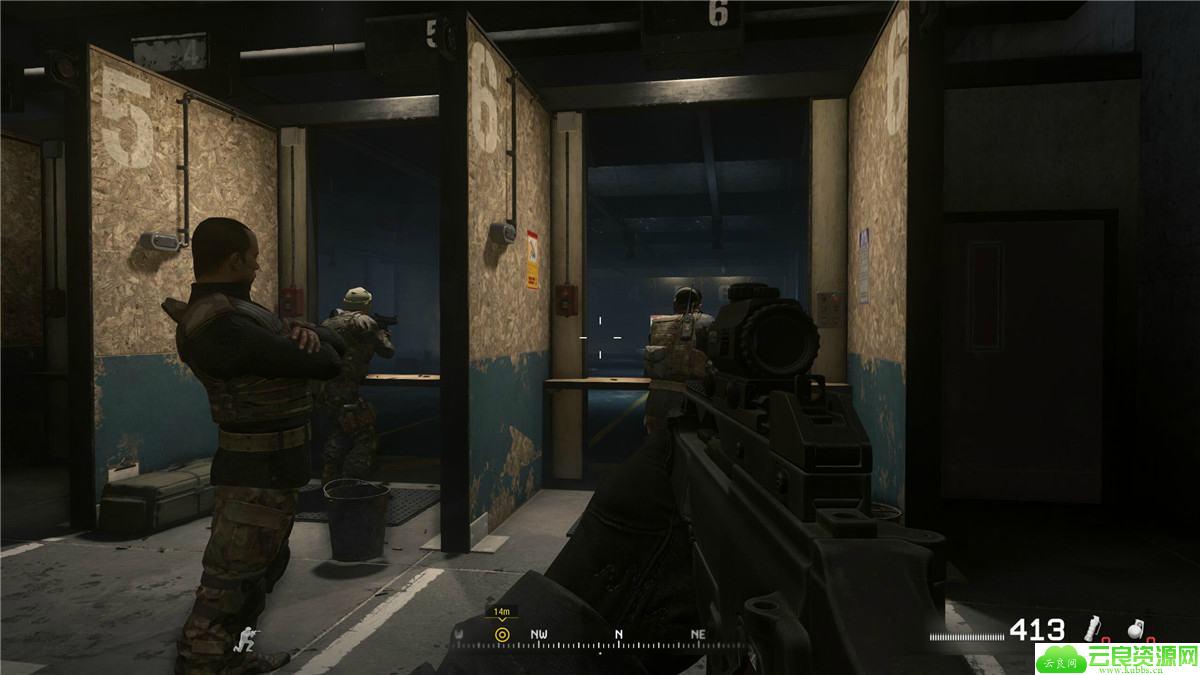
Task: Click the yellow objective marker on the compass
Action: [x=502, y=634]
